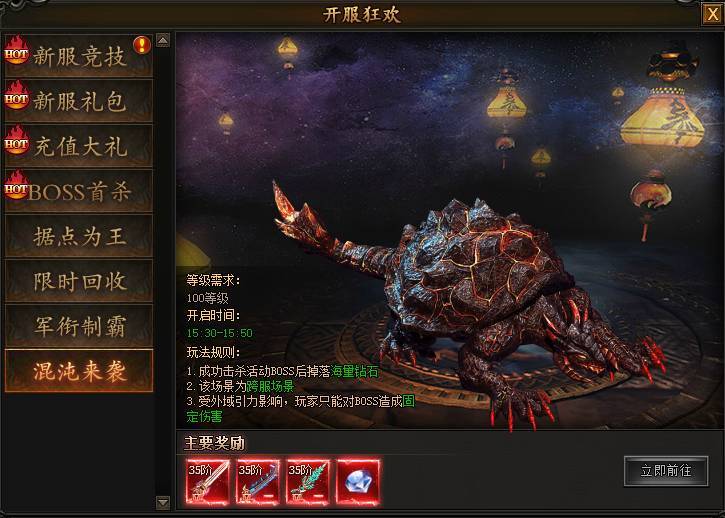725x518 pixels.
Task: Select the 混沌来袭 tab
Action: (79, 371)
